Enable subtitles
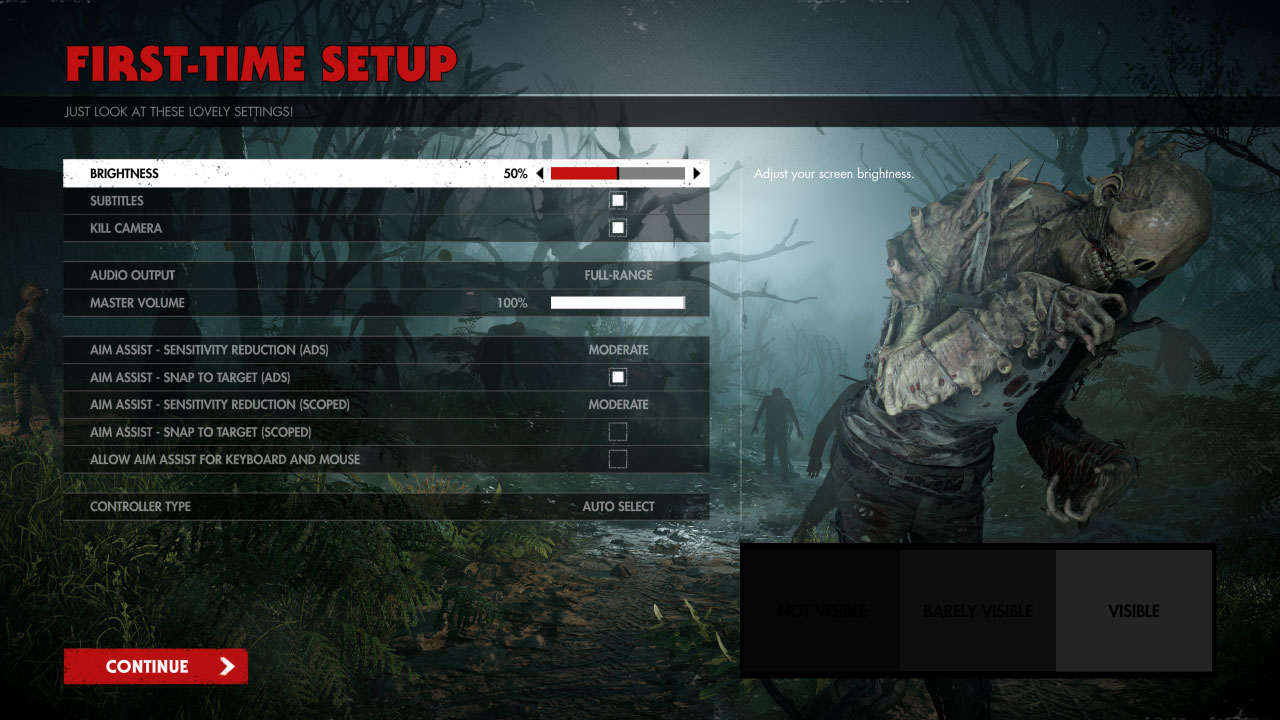The image size is (1280, 720). tap(617, 200)
